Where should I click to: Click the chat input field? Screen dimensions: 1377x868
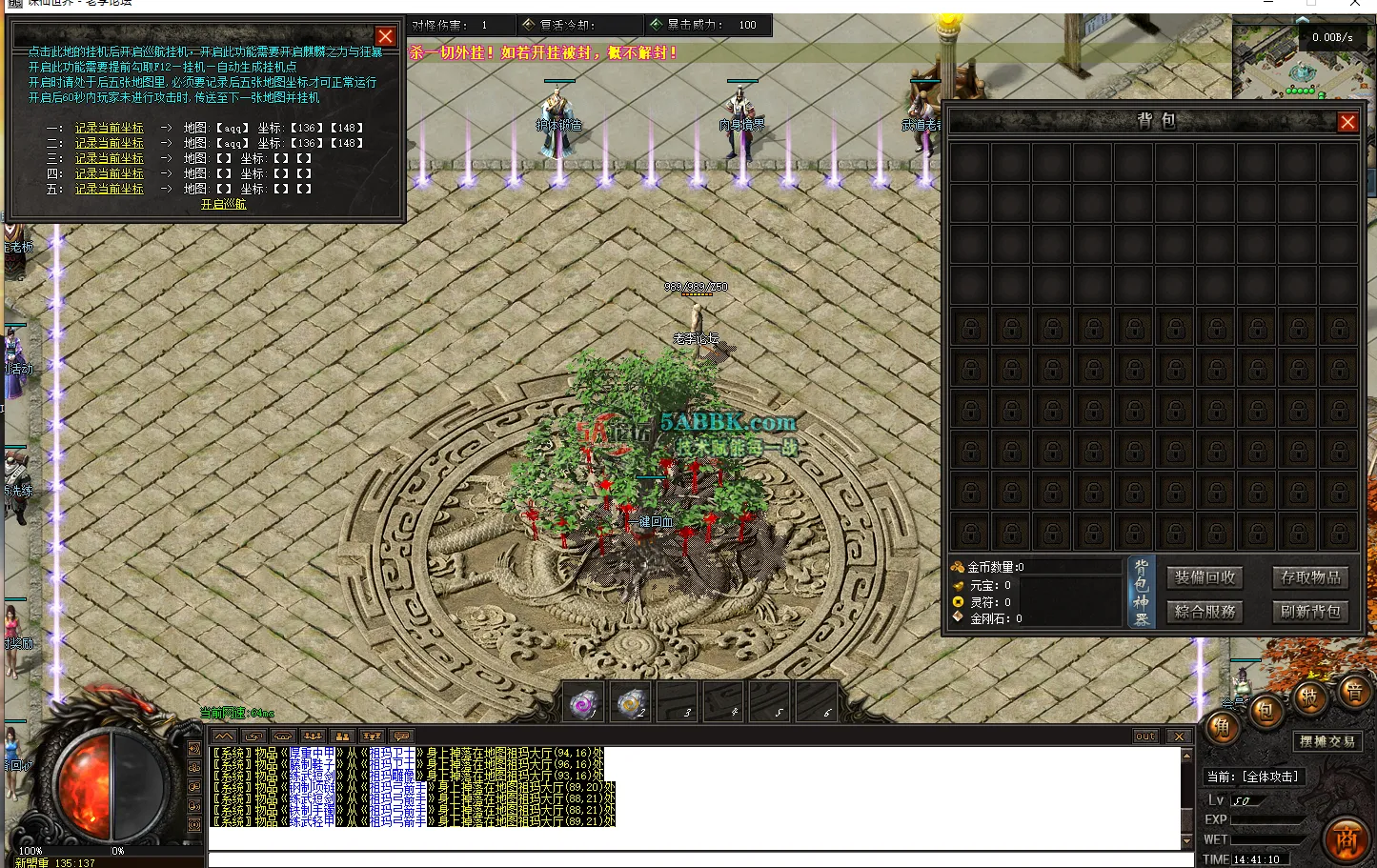(x=667, y=859)
